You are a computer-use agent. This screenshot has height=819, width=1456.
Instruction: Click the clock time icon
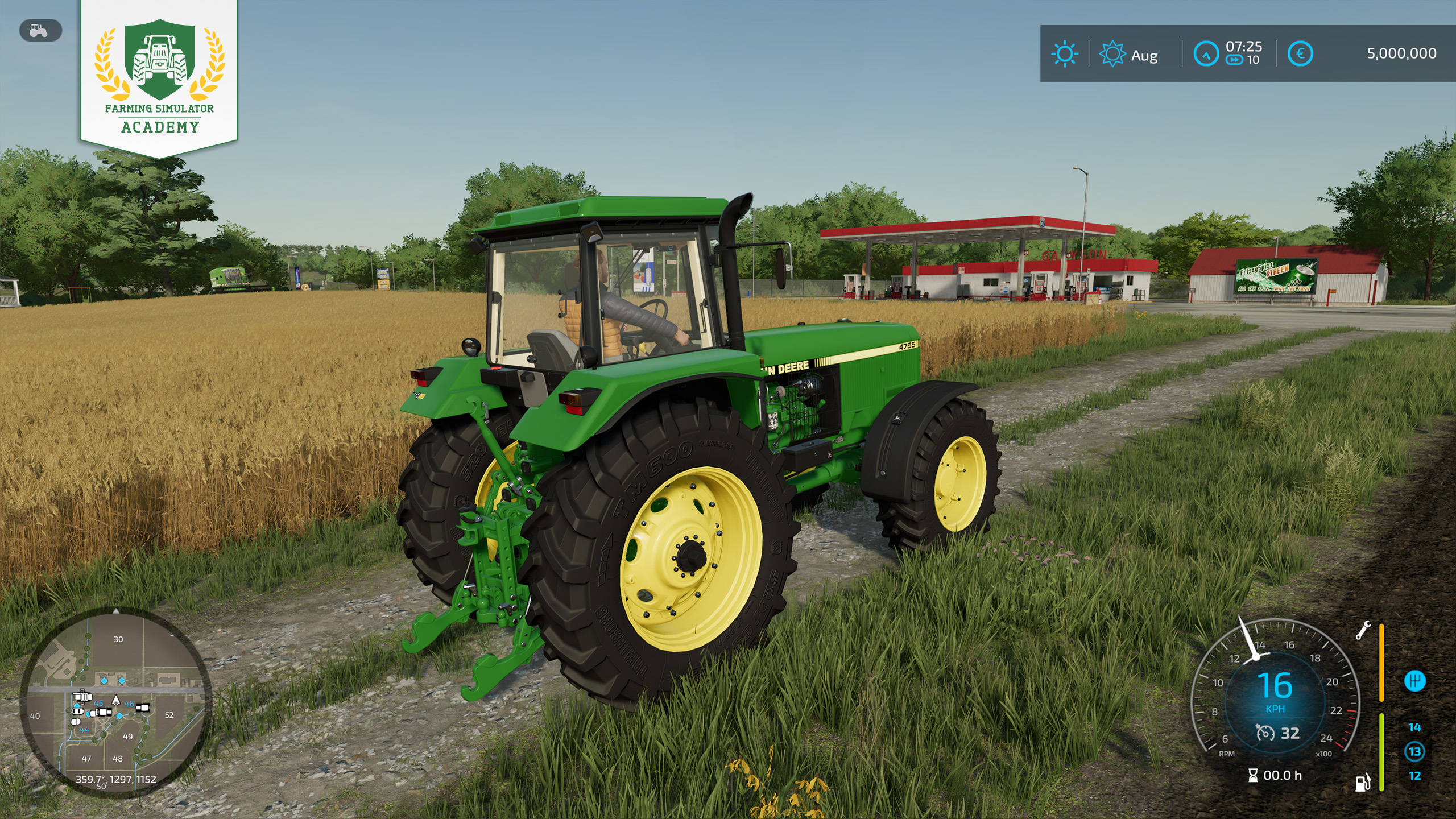1206,55
